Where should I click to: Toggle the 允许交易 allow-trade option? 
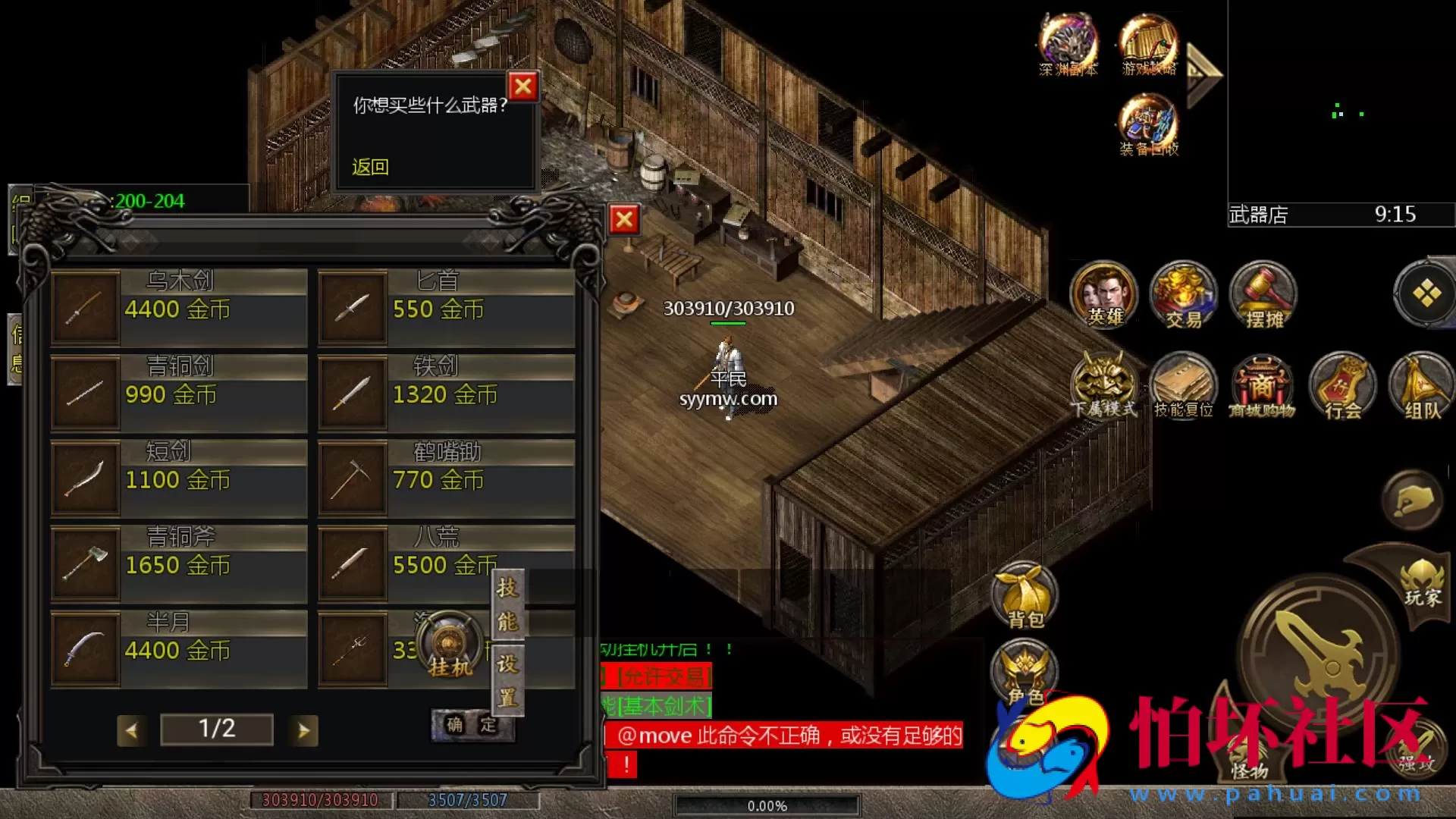click(664, 675)
